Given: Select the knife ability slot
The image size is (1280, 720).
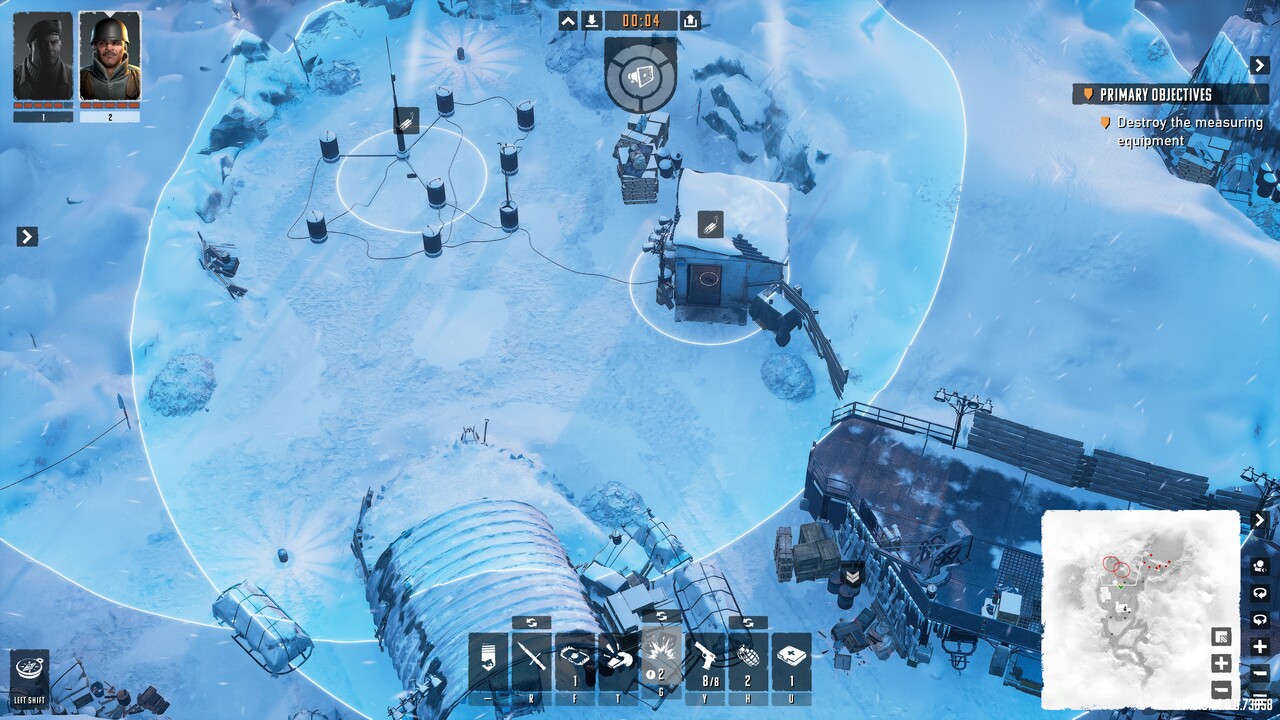Looking at the screenshot, I should coord(531,660).
